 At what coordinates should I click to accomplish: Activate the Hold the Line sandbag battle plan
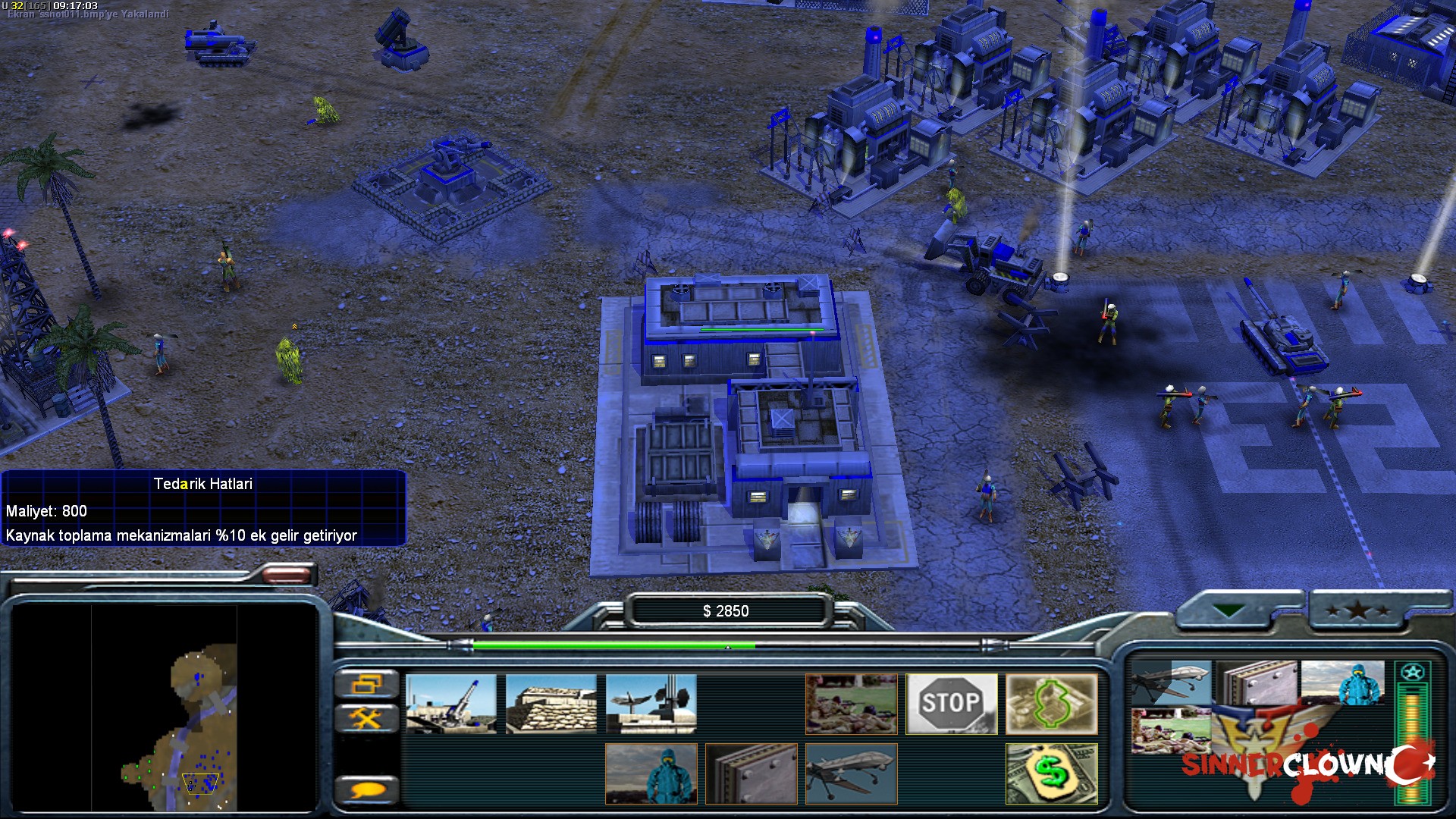click(x=552, y=704)
